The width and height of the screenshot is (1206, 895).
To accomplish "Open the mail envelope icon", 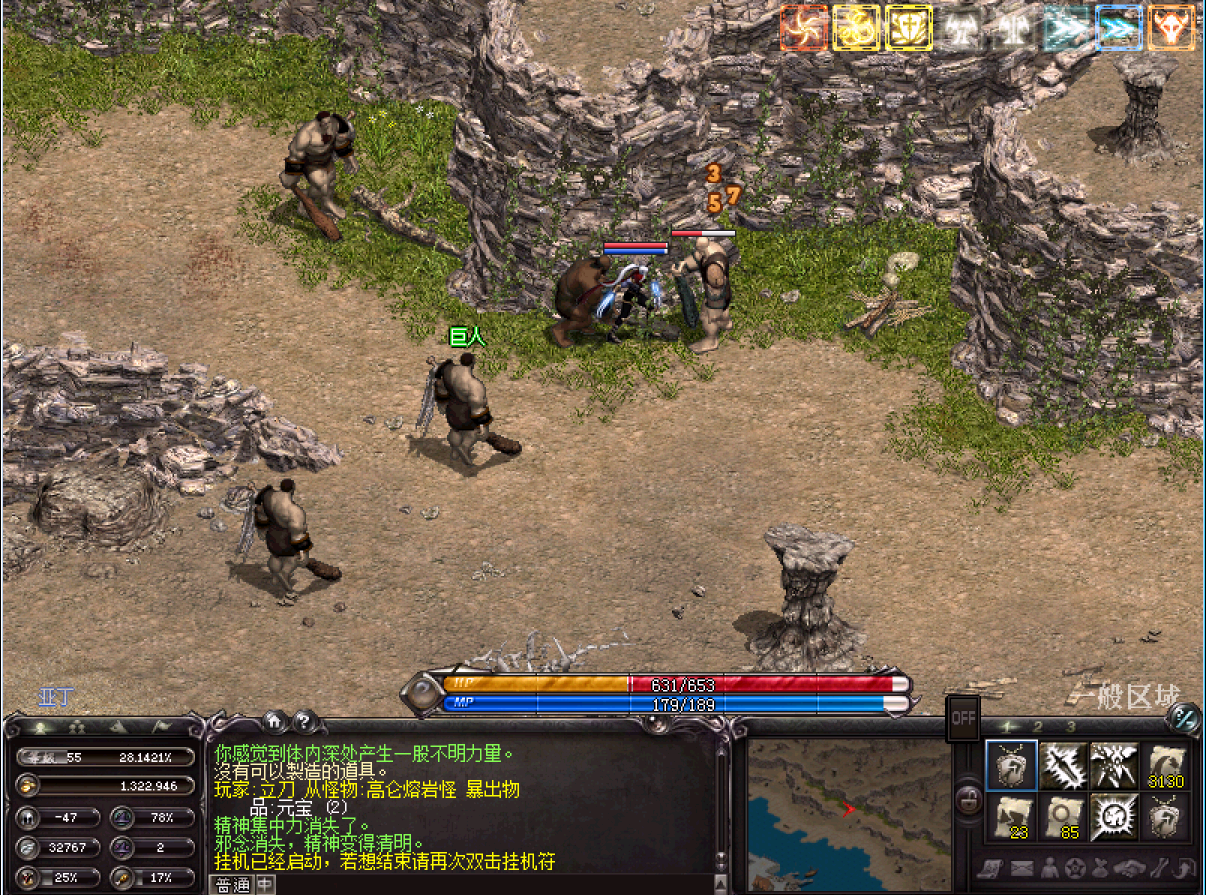I will [1021, 868].
